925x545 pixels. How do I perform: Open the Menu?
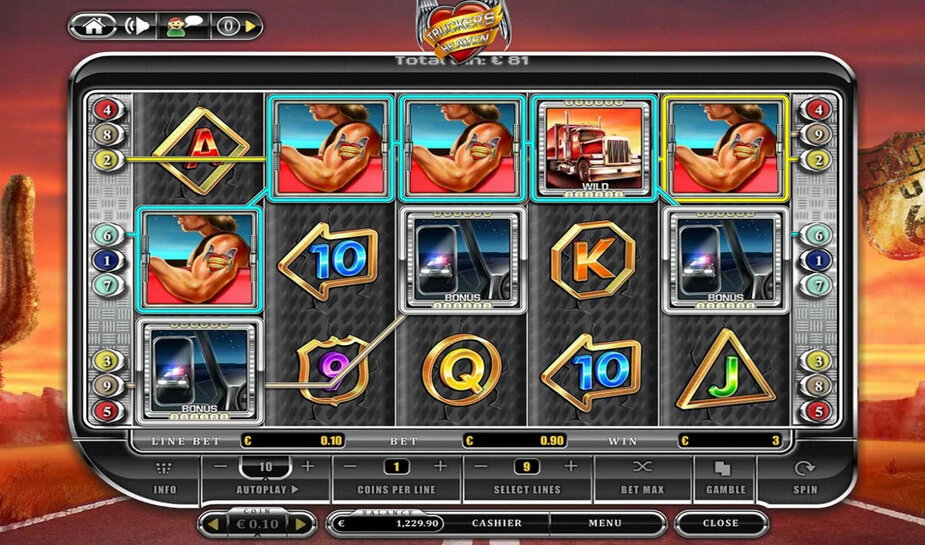[604, 523]
